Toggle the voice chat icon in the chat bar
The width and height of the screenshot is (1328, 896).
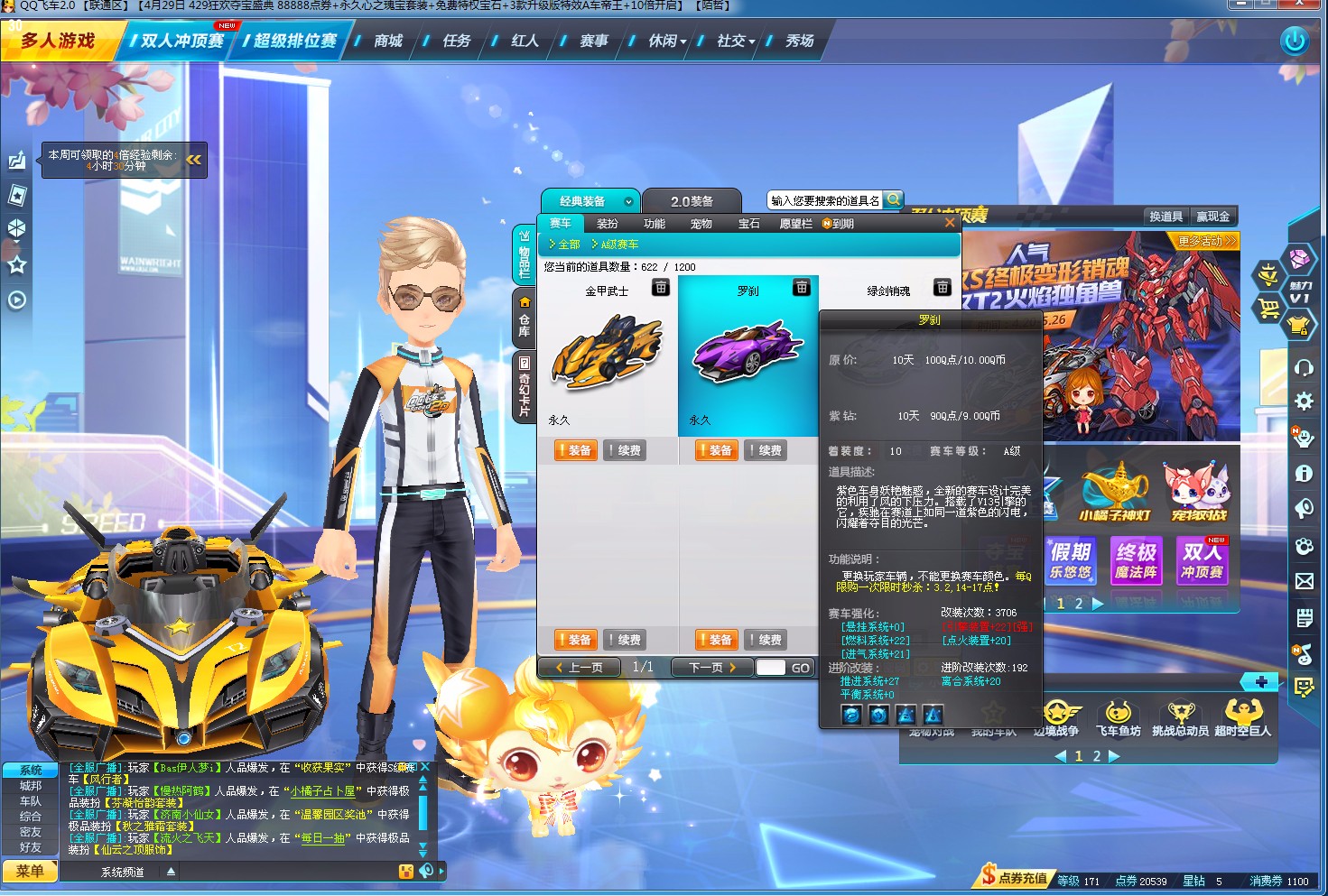[427, 869]
